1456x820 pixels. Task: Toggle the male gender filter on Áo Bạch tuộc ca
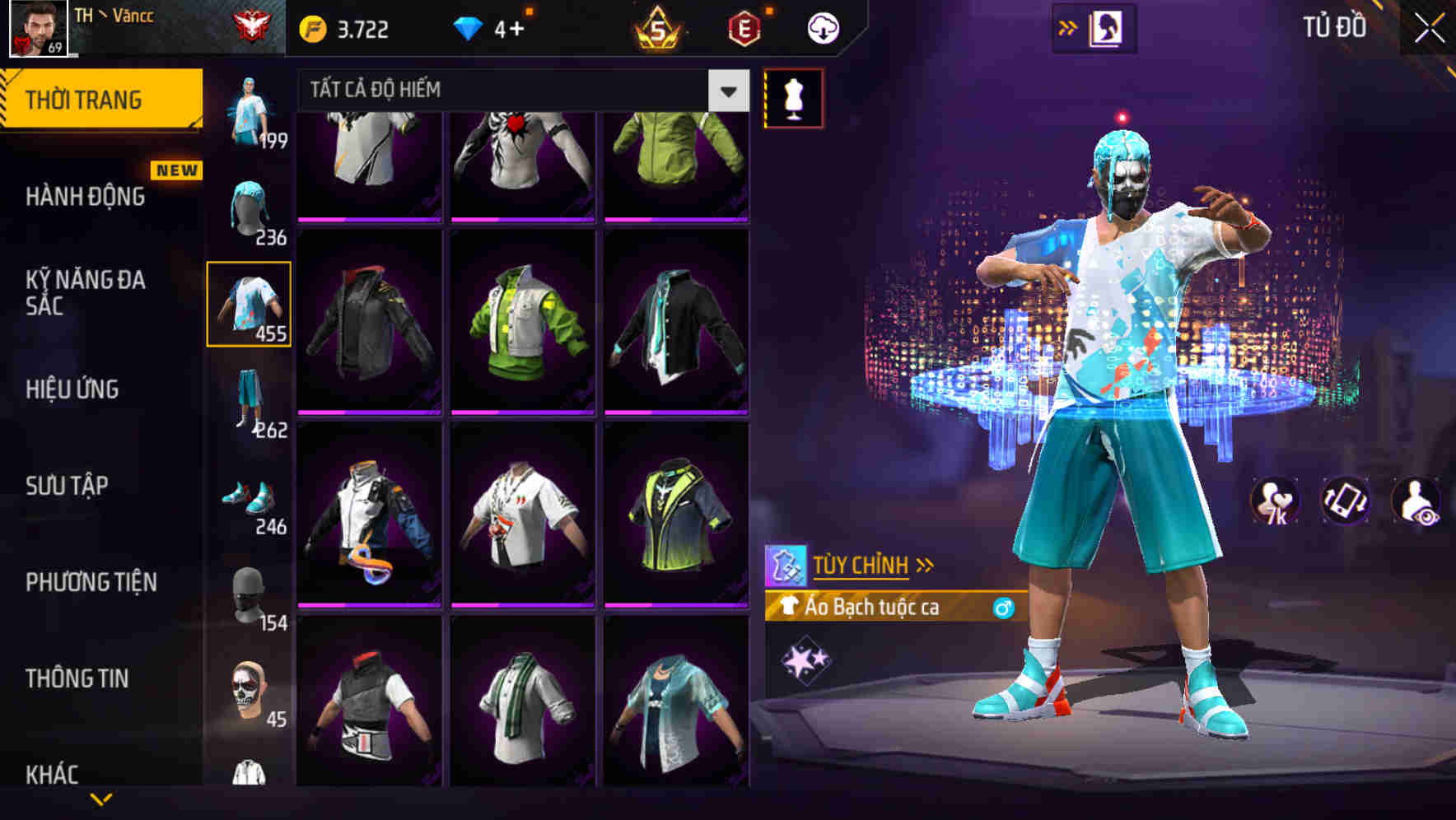[x=1003, y=608]
